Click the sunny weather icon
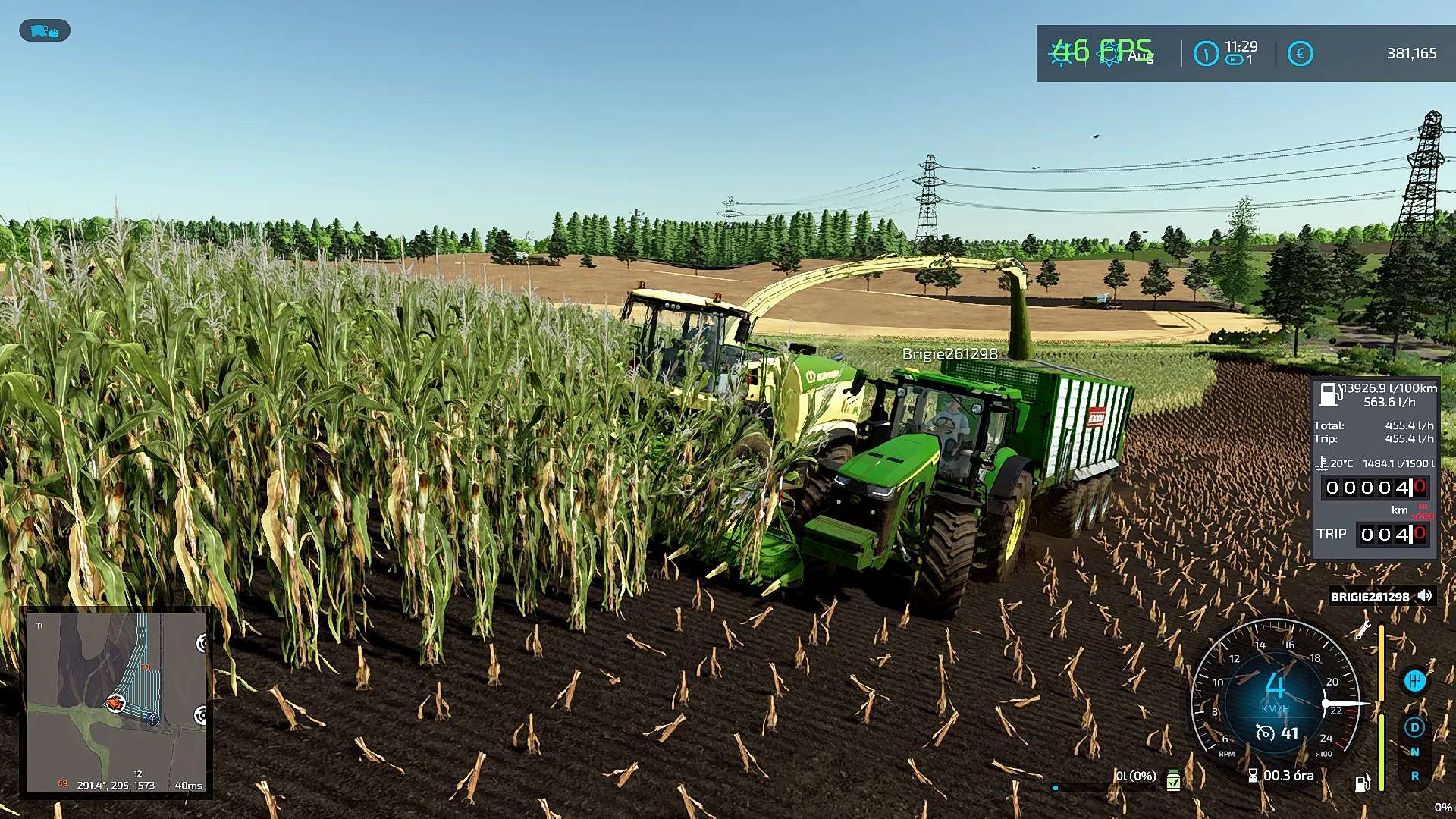This screenshot has height=819, width=1456. (x=1061, y=53)
